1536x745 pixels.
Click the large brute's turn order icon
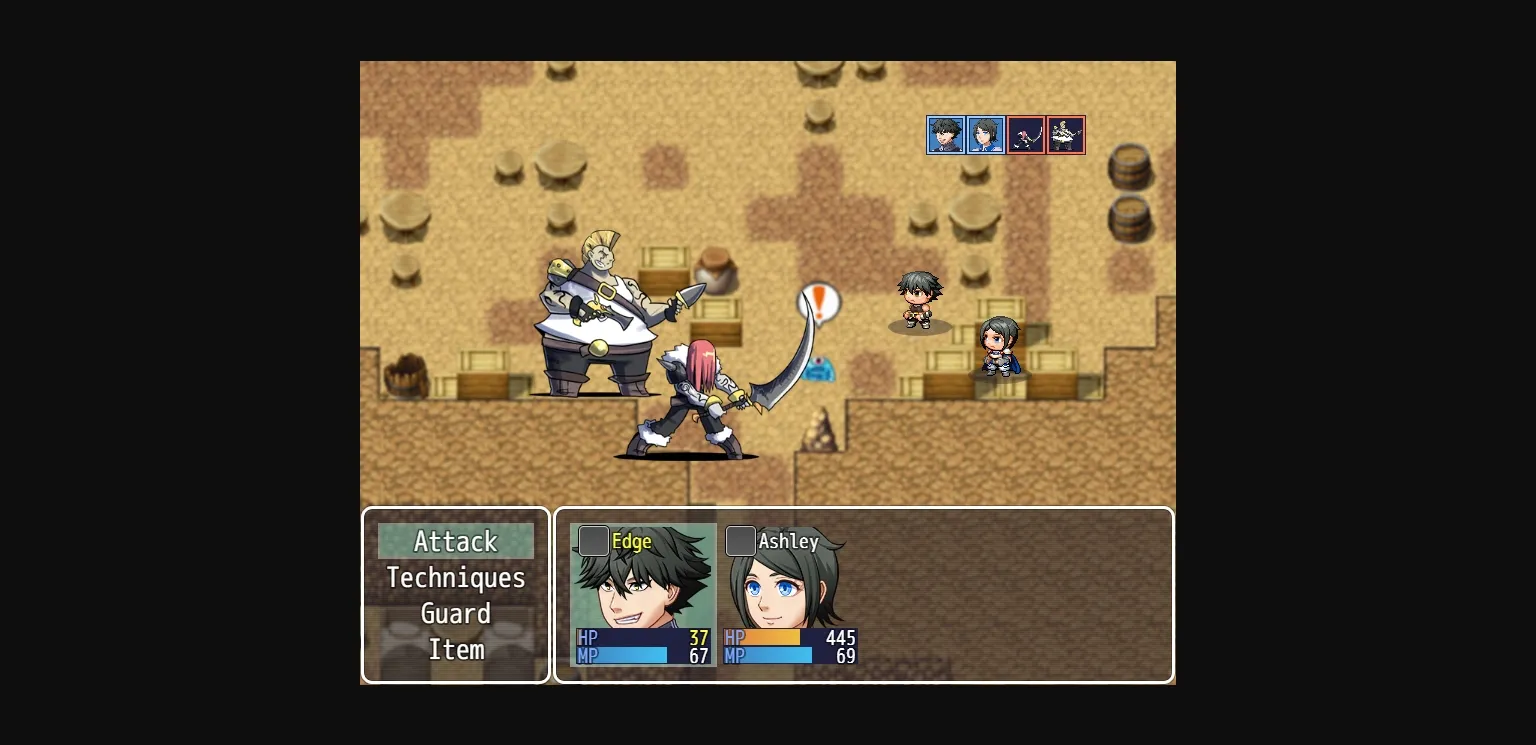[x=1066, y=135]
